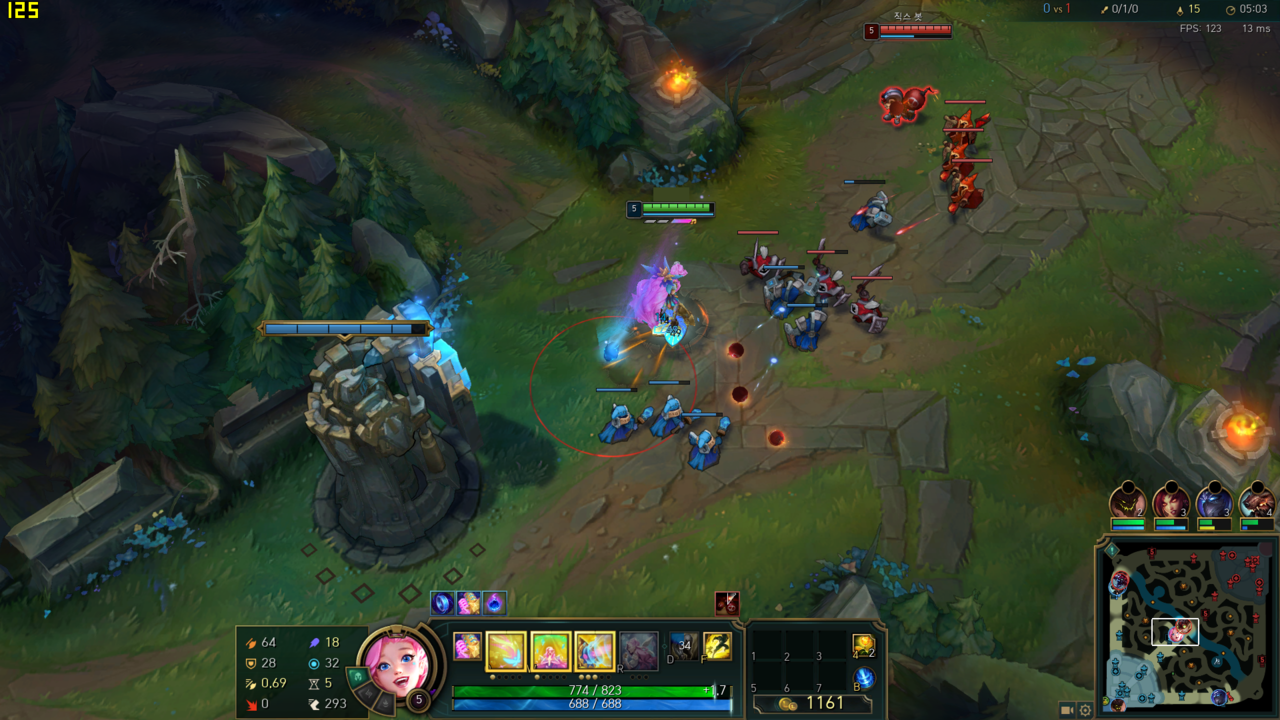
Task: Activate Seraphine's High Note Q ability
Action: click(x=506, y=651)
